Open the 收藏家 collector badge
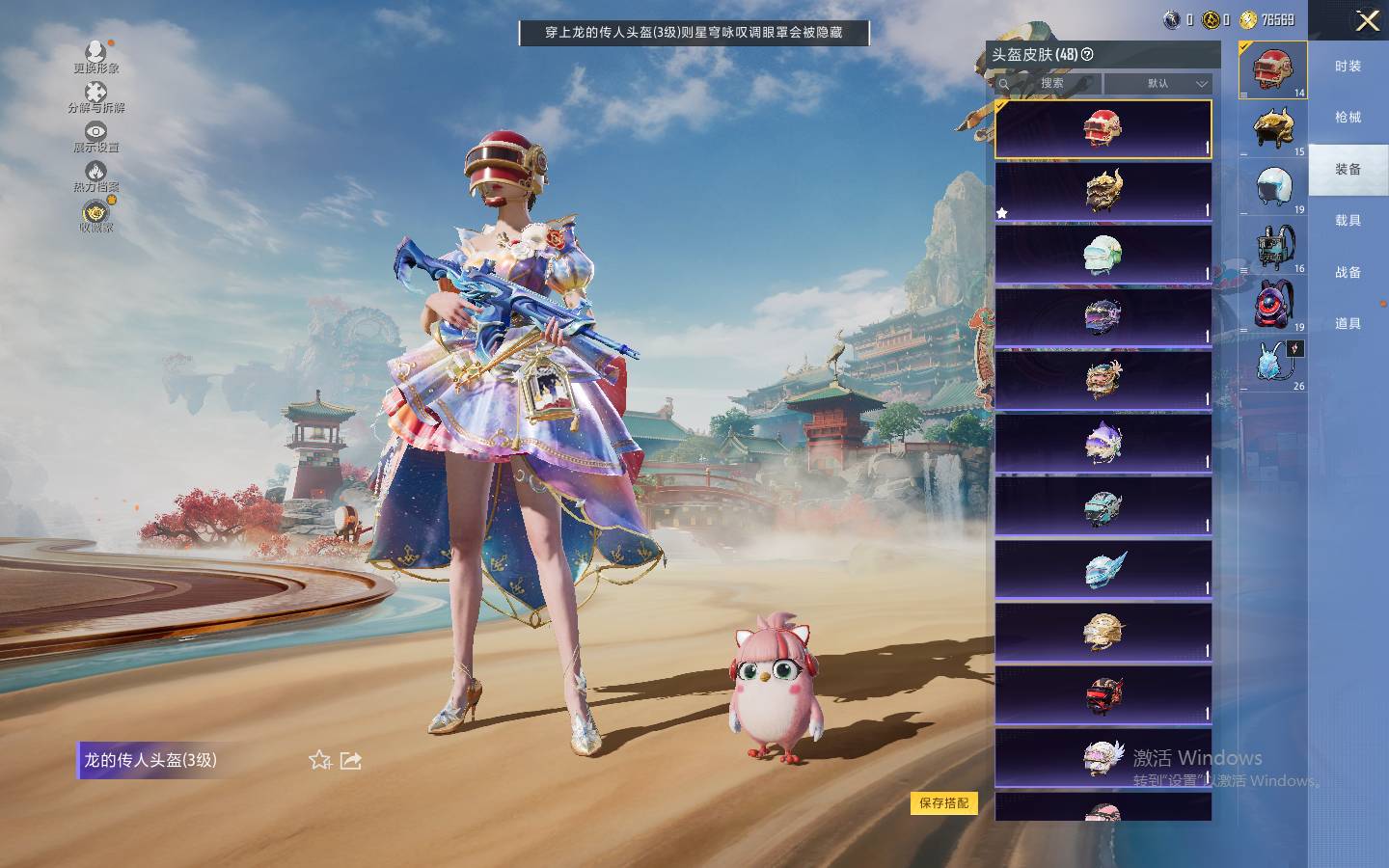This screenshot has height=868, width=1389. [95, 213]
